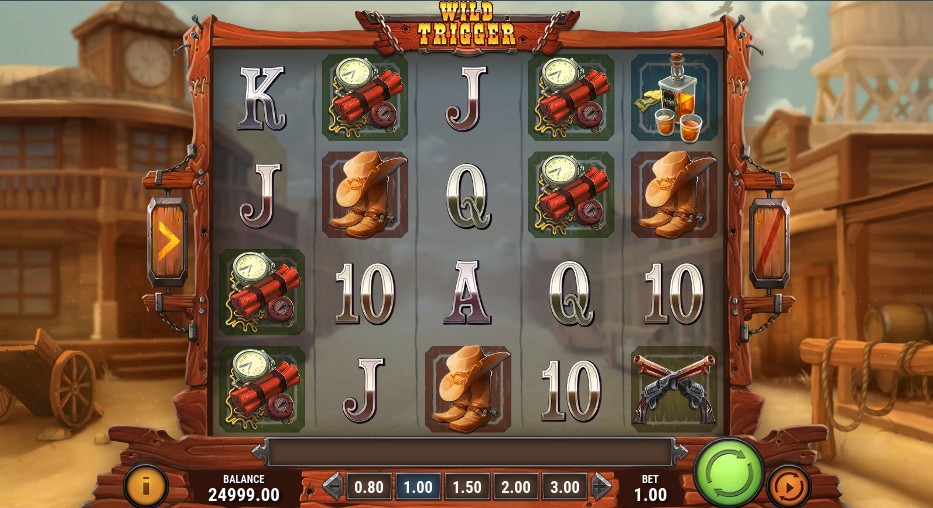The height and width of the screenshot is (508, 933).
Task: Choose the 1.00 bet value
Action: coord(417,487)
